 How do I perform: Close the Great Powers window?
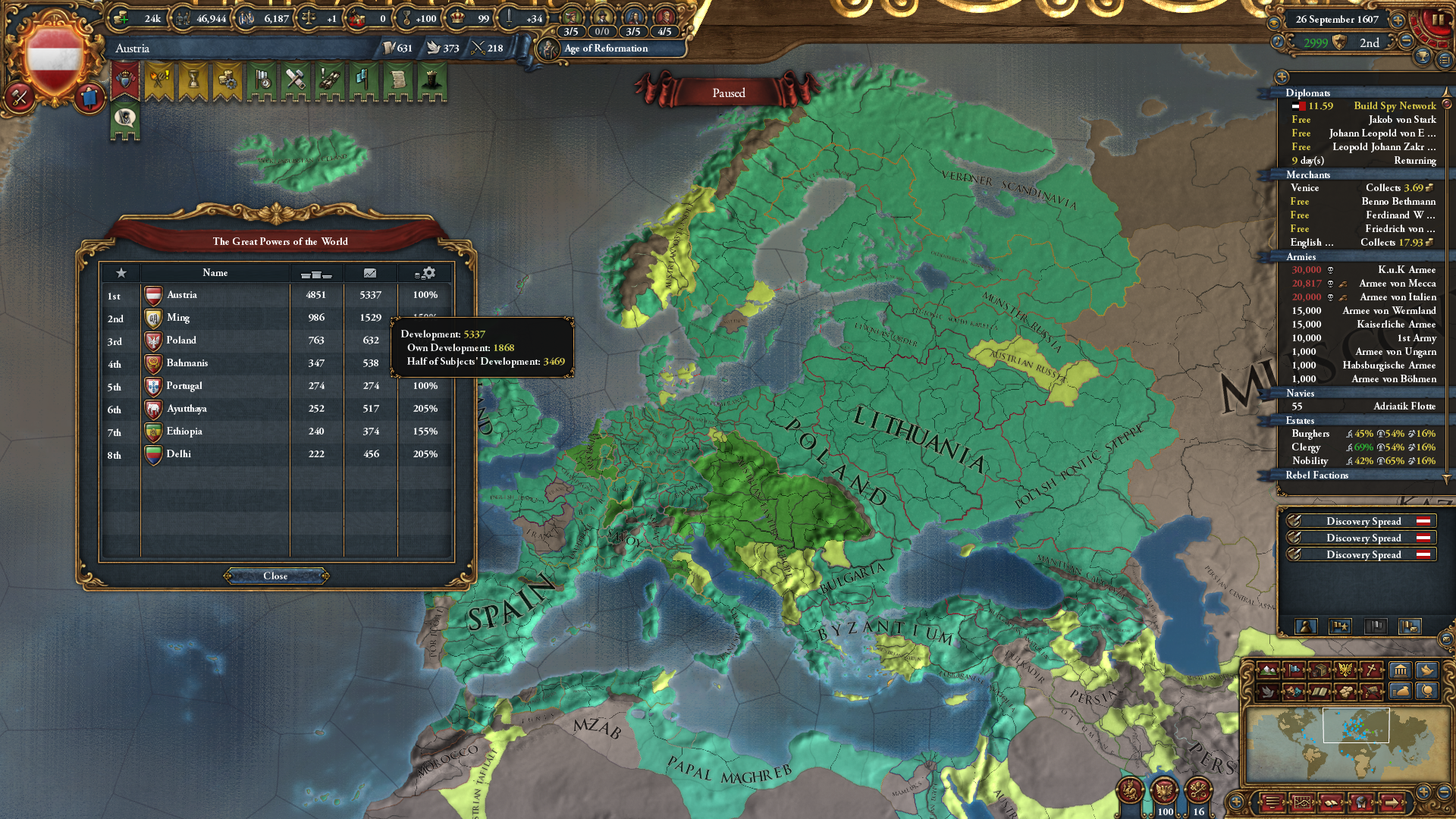(x=275, y=576)
